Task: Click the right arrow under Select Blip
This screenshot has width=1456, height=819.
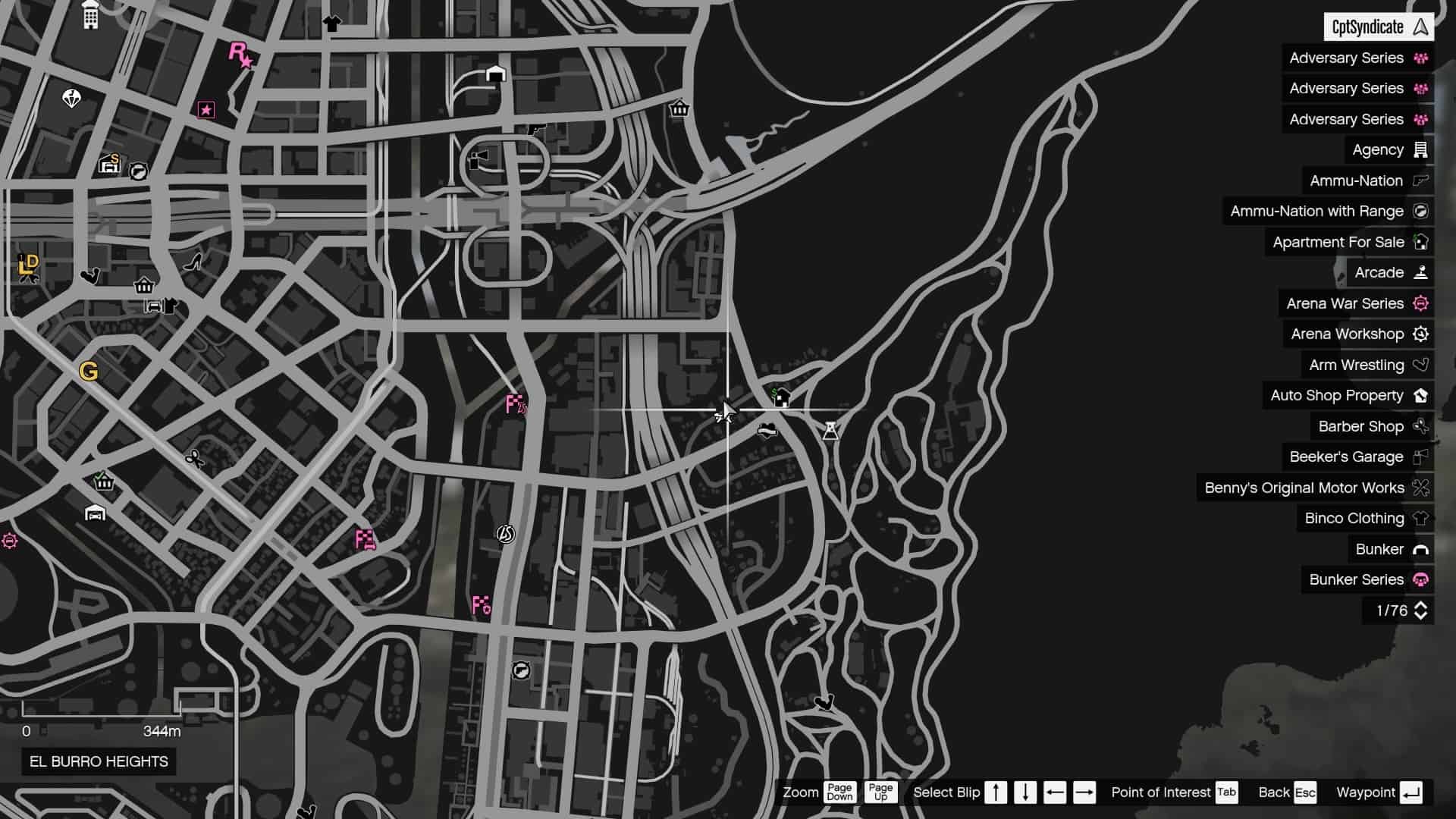Action: 1083,792
